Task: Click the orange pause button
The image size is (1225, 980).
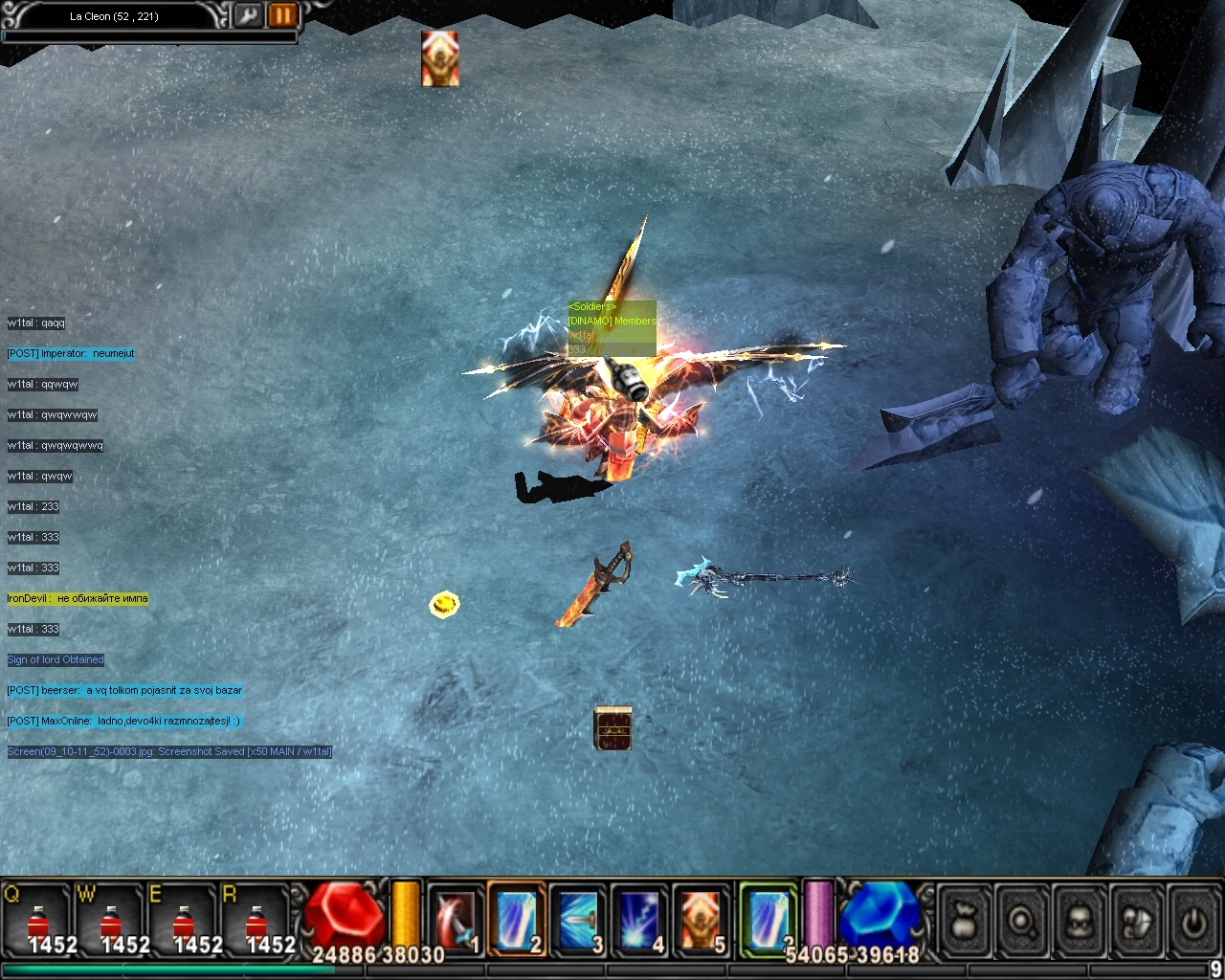Action: tap(282, 15)
